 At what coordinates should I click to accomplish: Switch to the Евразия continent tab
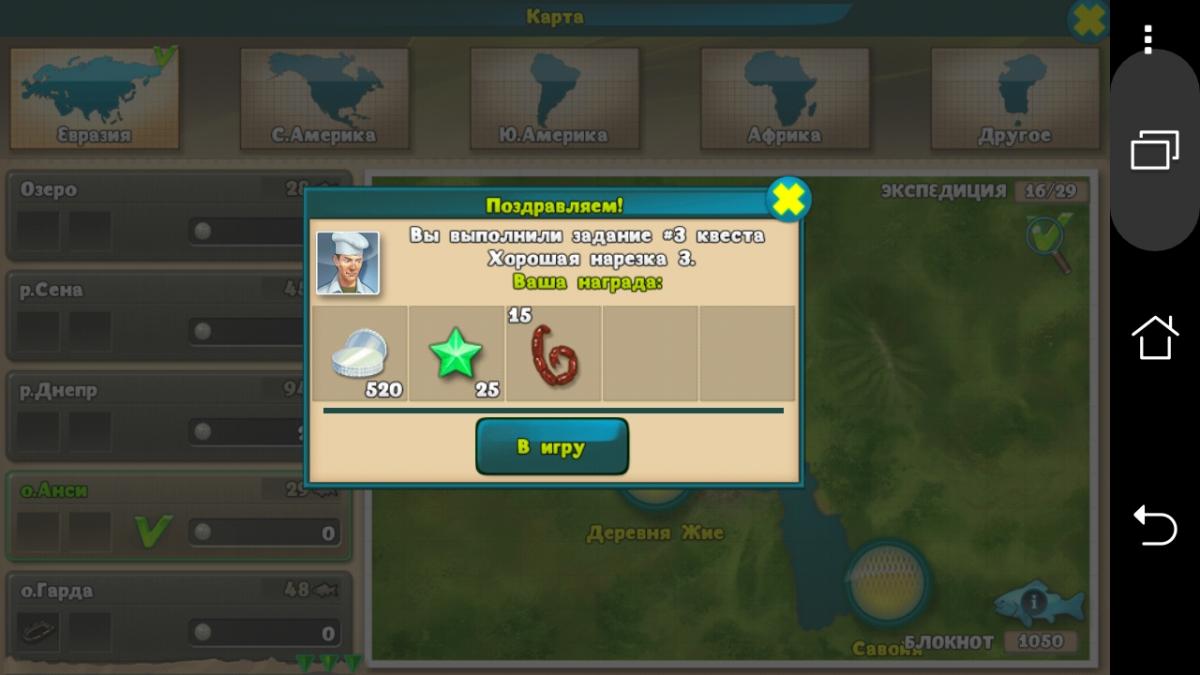[95, 98]
